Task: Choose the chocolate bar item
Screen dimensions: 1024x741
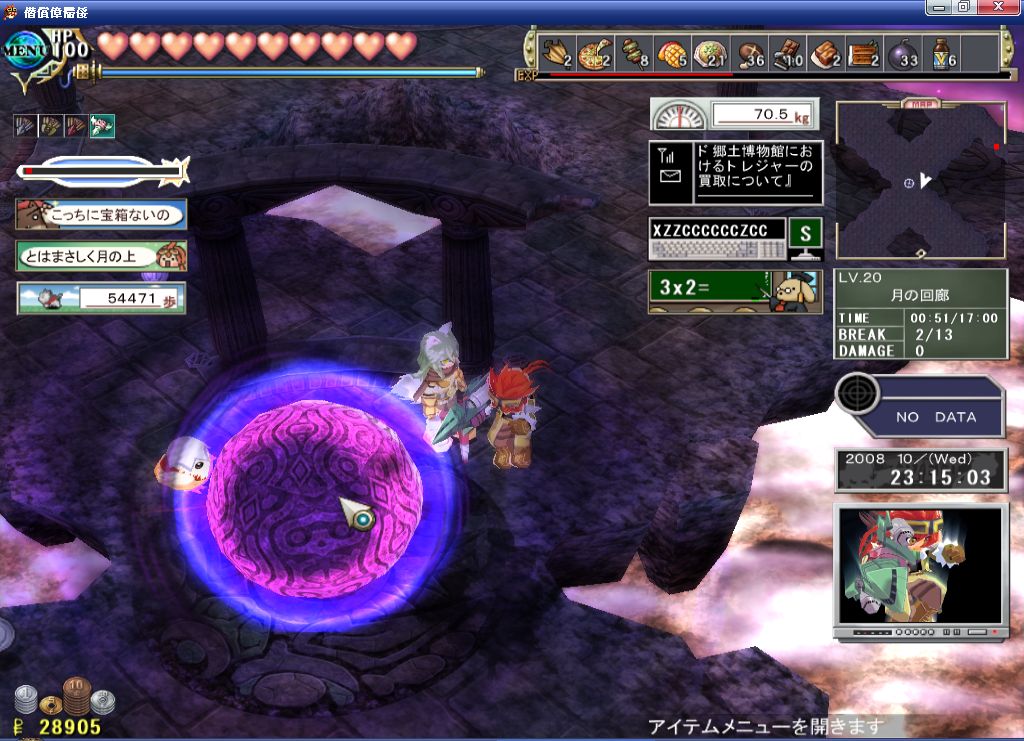Action: pos(790,53)
